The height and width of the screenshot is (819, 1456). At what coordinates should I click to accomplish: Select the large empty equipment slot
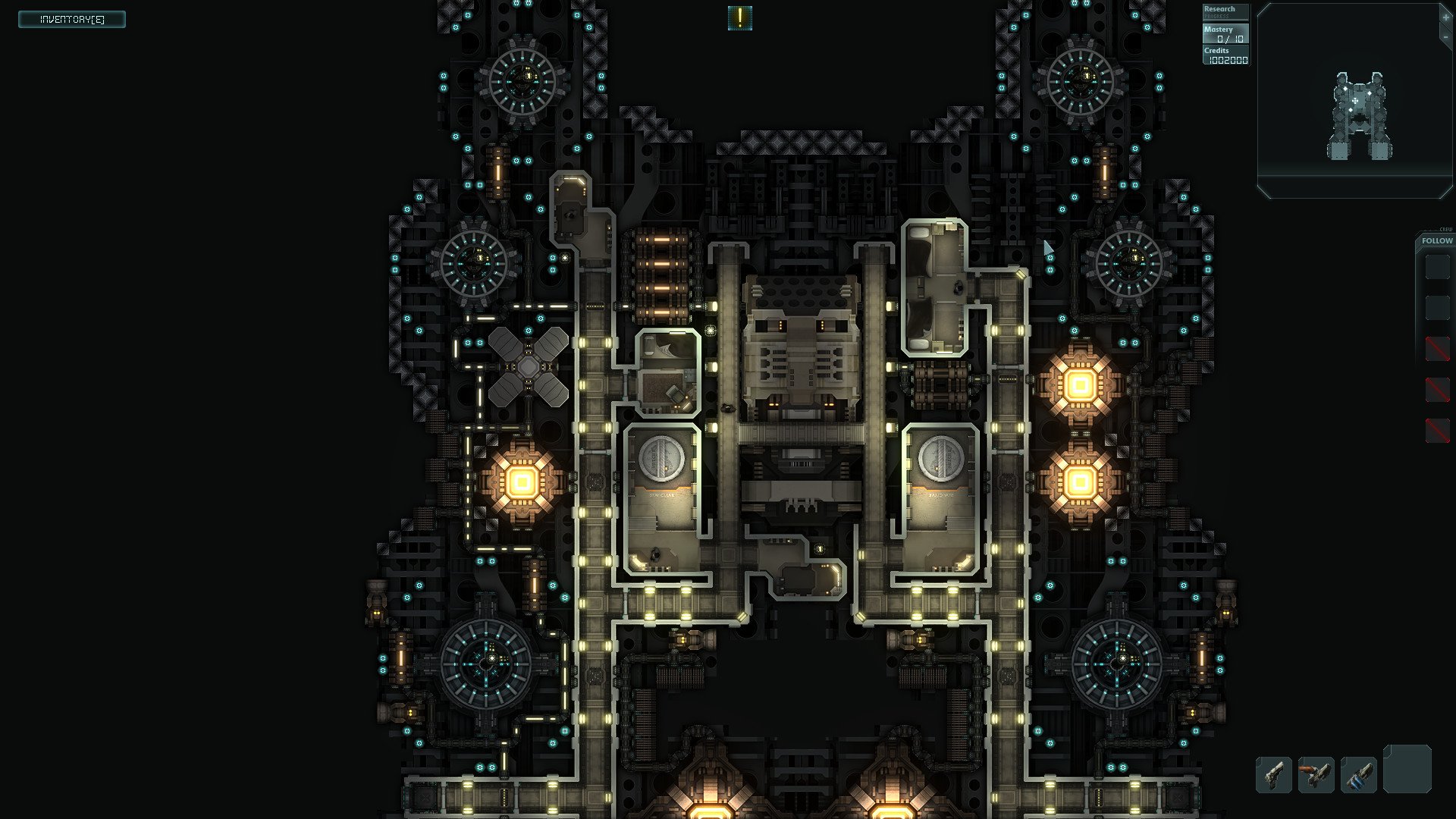click(x=1407, y=769)
